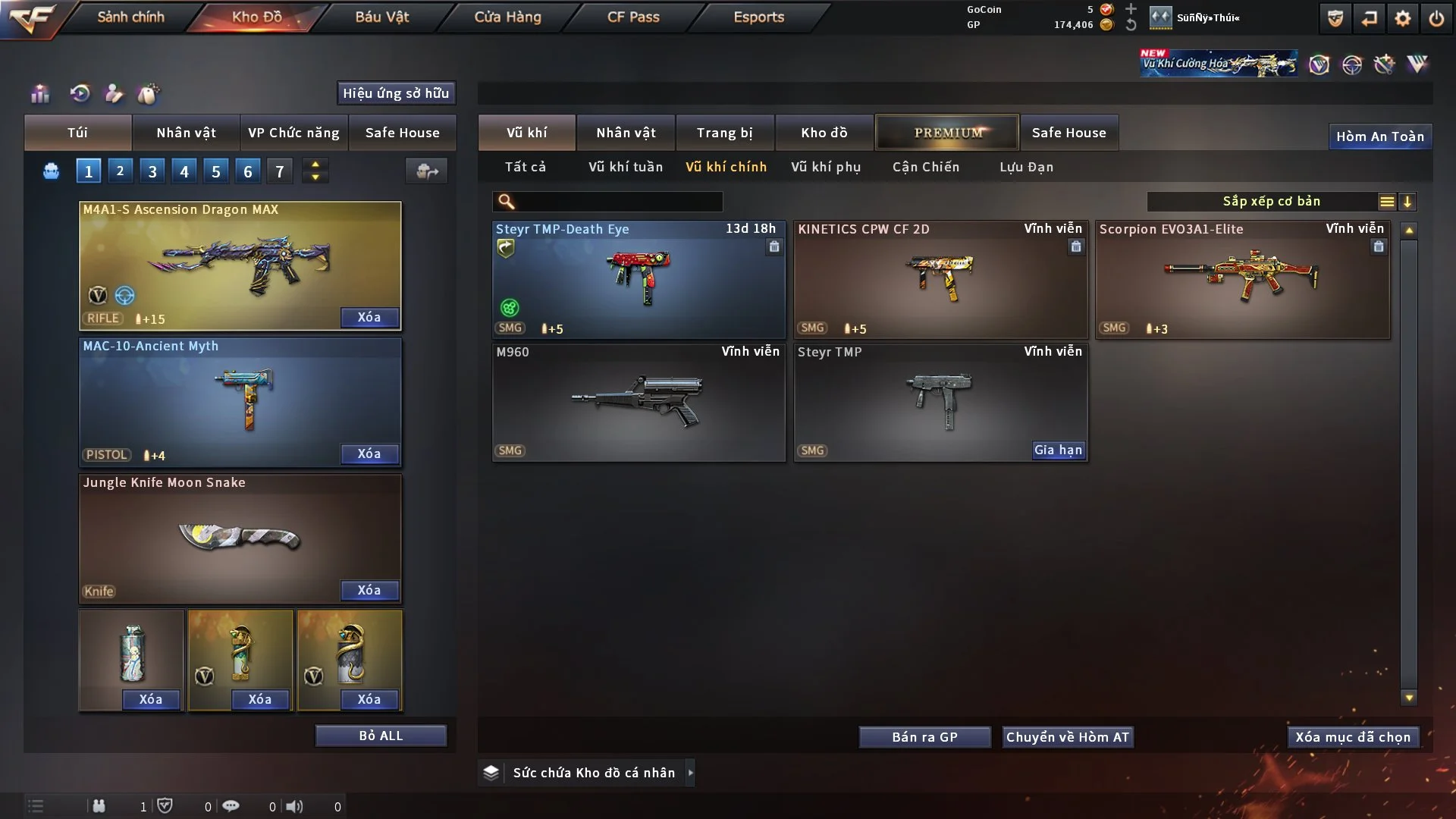The height and width of the screenshot is (819, 1456).
Task: Open the Sắp xếp cơ bản sort dropdown
Action: click(1271, 201)
